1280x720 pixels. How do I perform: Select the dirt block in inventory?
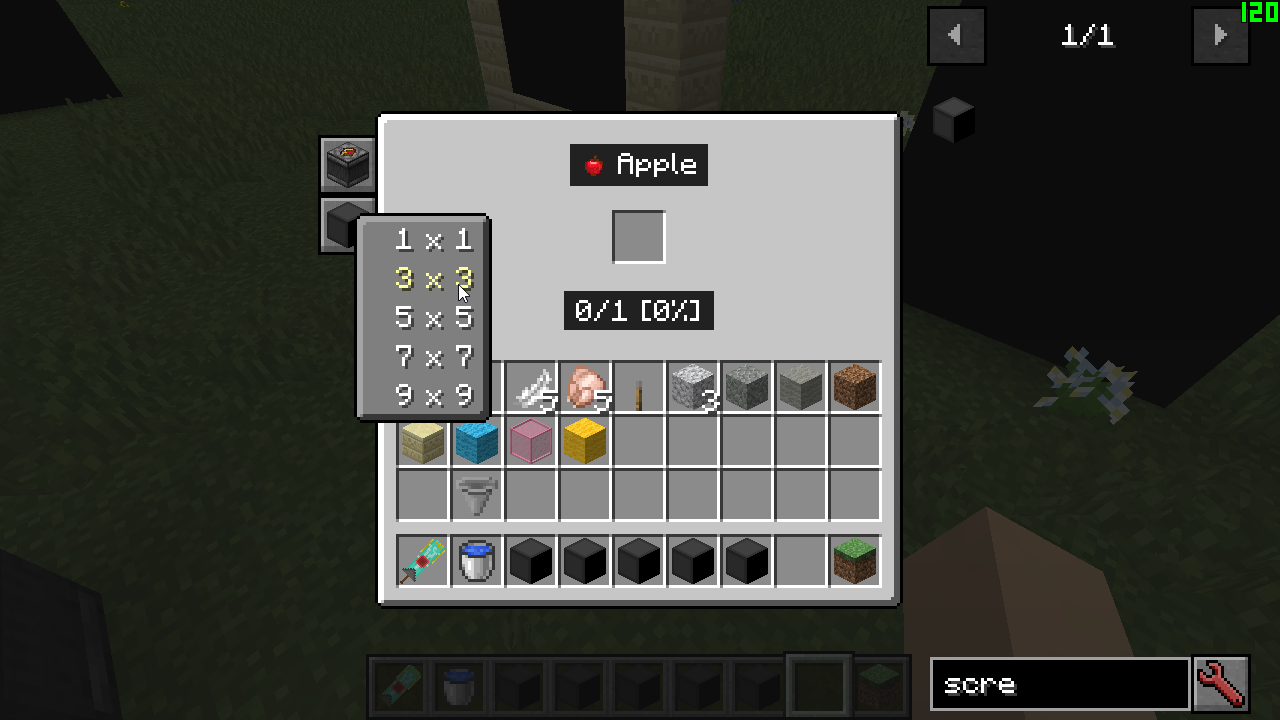click(855, 387)
